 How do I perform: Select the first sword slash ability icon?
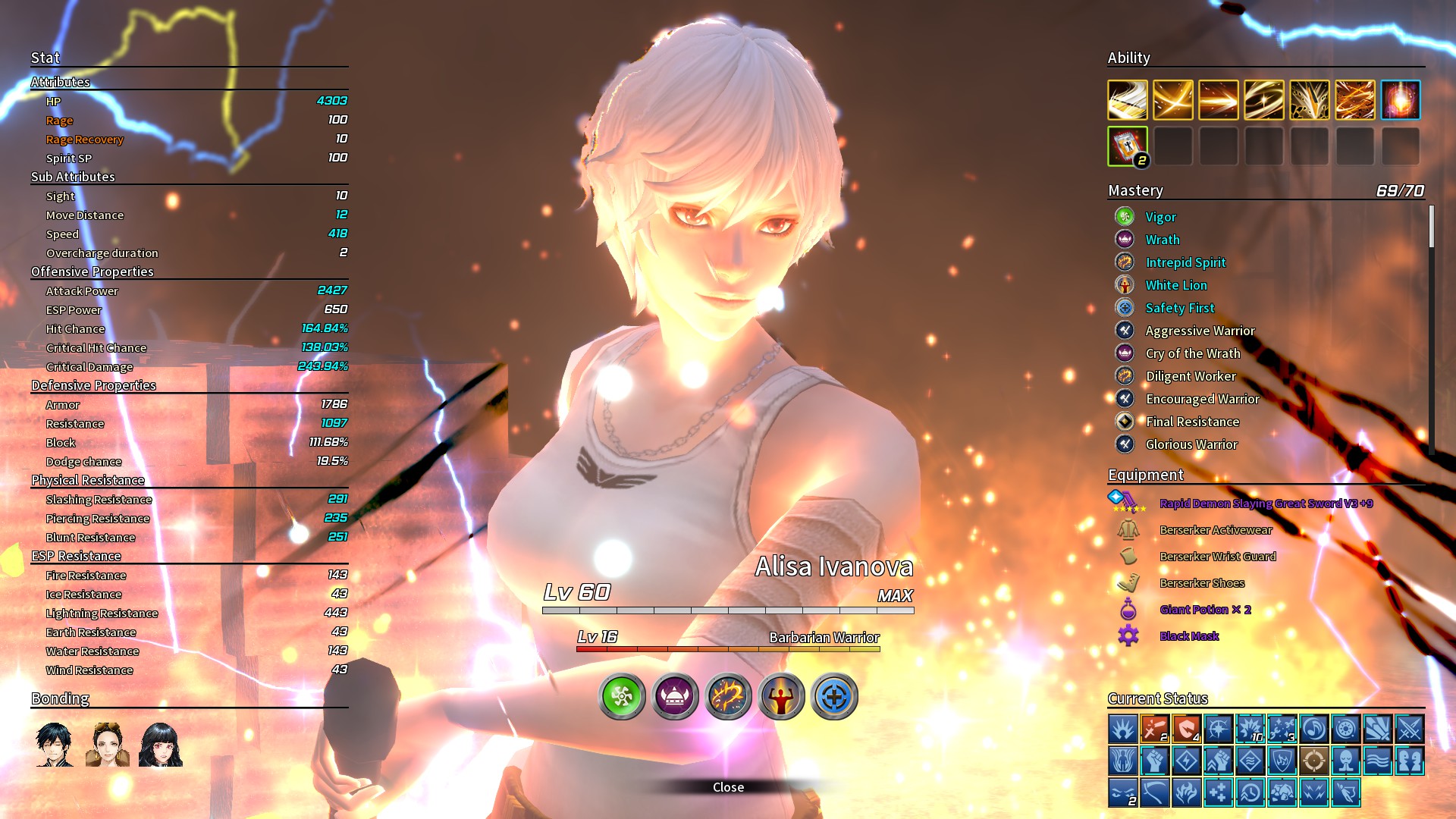click(1128, 100)
